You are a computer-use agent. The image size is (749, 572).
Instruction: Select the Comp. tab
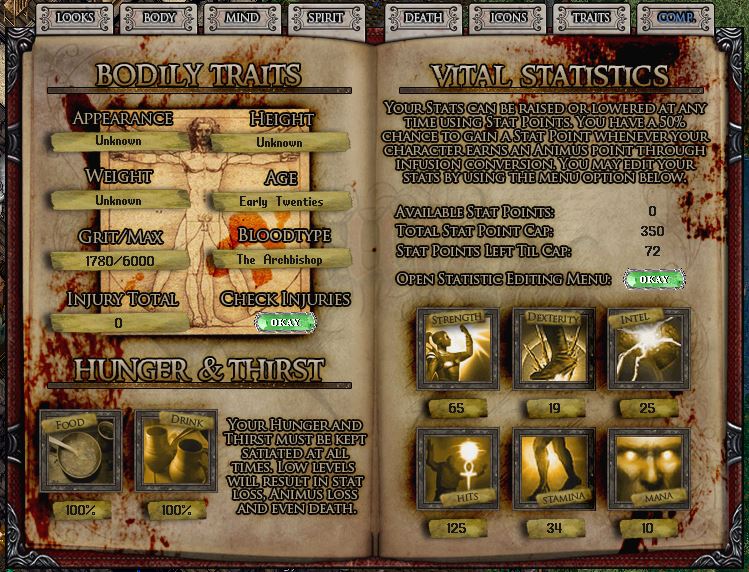pyautogui.click(x=676, y=17)
